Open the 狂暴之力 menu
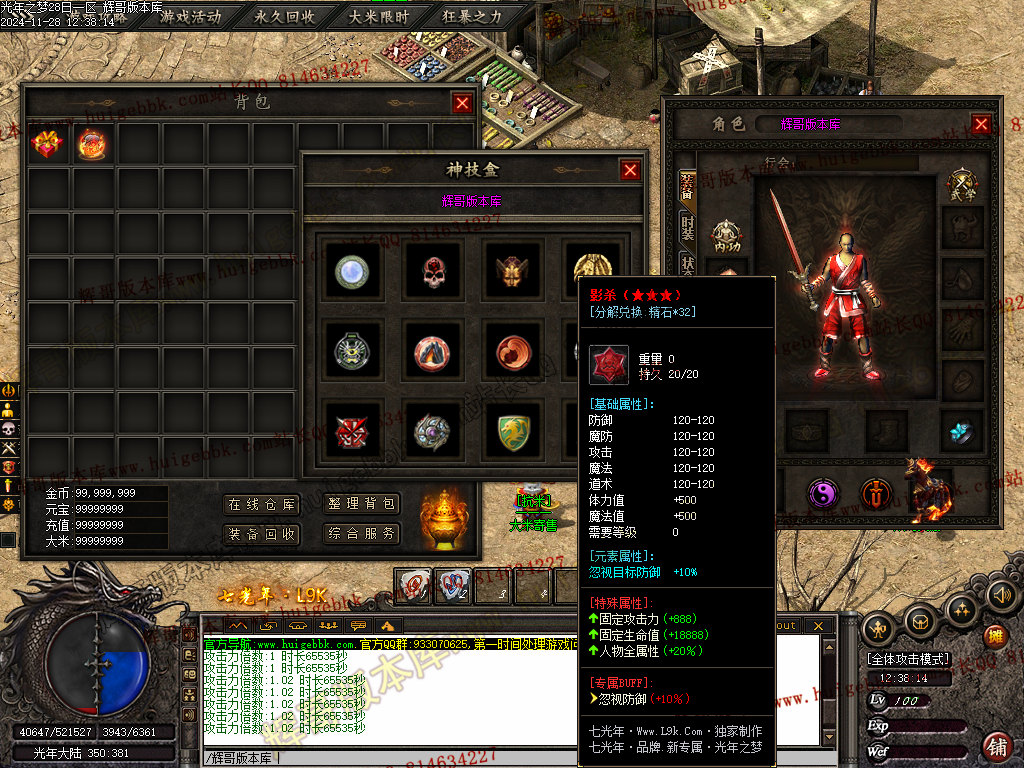The width and height of the screenshot is (1024, 768). [472, 16]
